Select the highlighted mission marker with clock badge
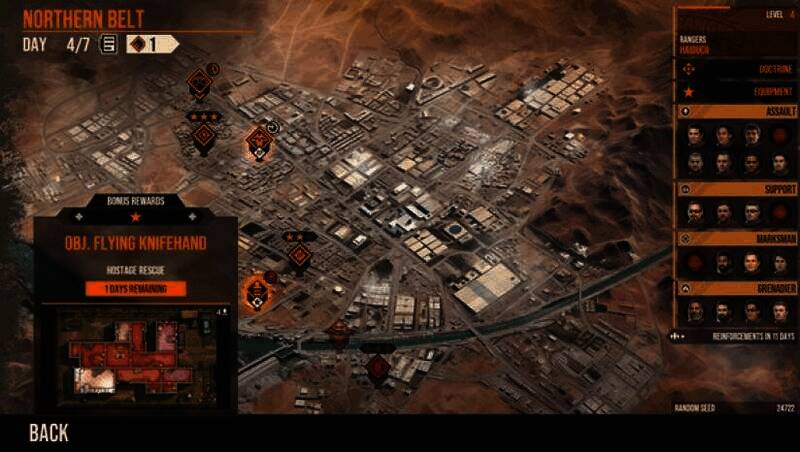Viewport: 800px width, 452px height. pos(260,142)
